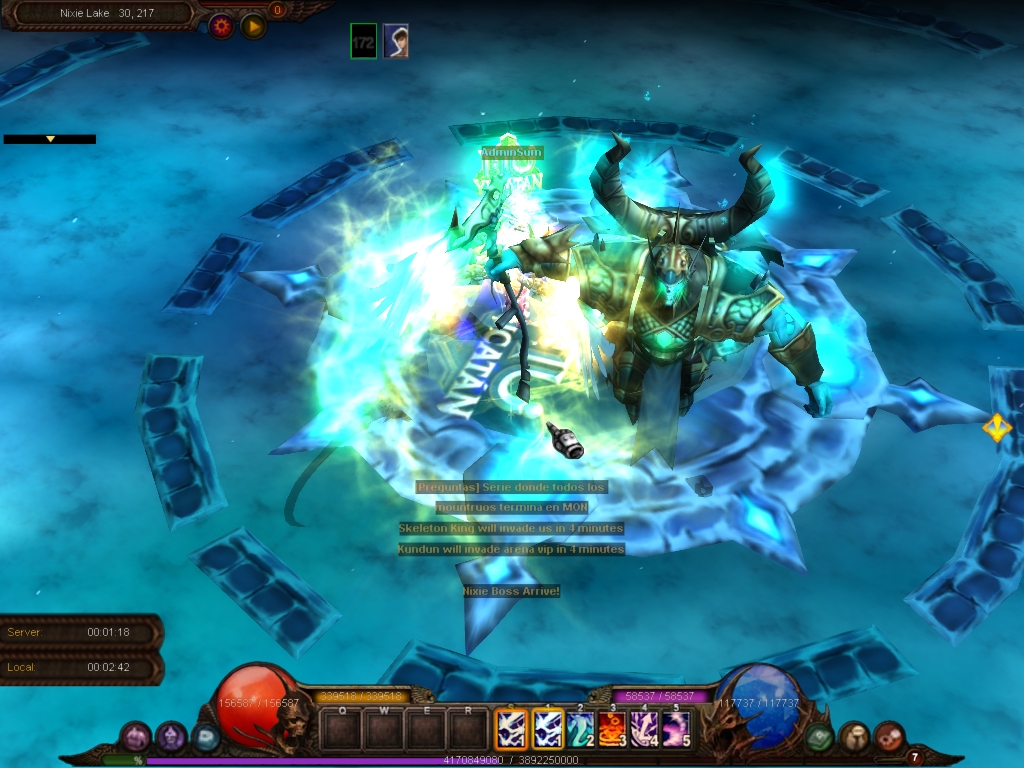The height and width of the screenshot is (768, 1024).
Task: Activate the teal skill numbered 2
Action: click(x=580, y=729)
